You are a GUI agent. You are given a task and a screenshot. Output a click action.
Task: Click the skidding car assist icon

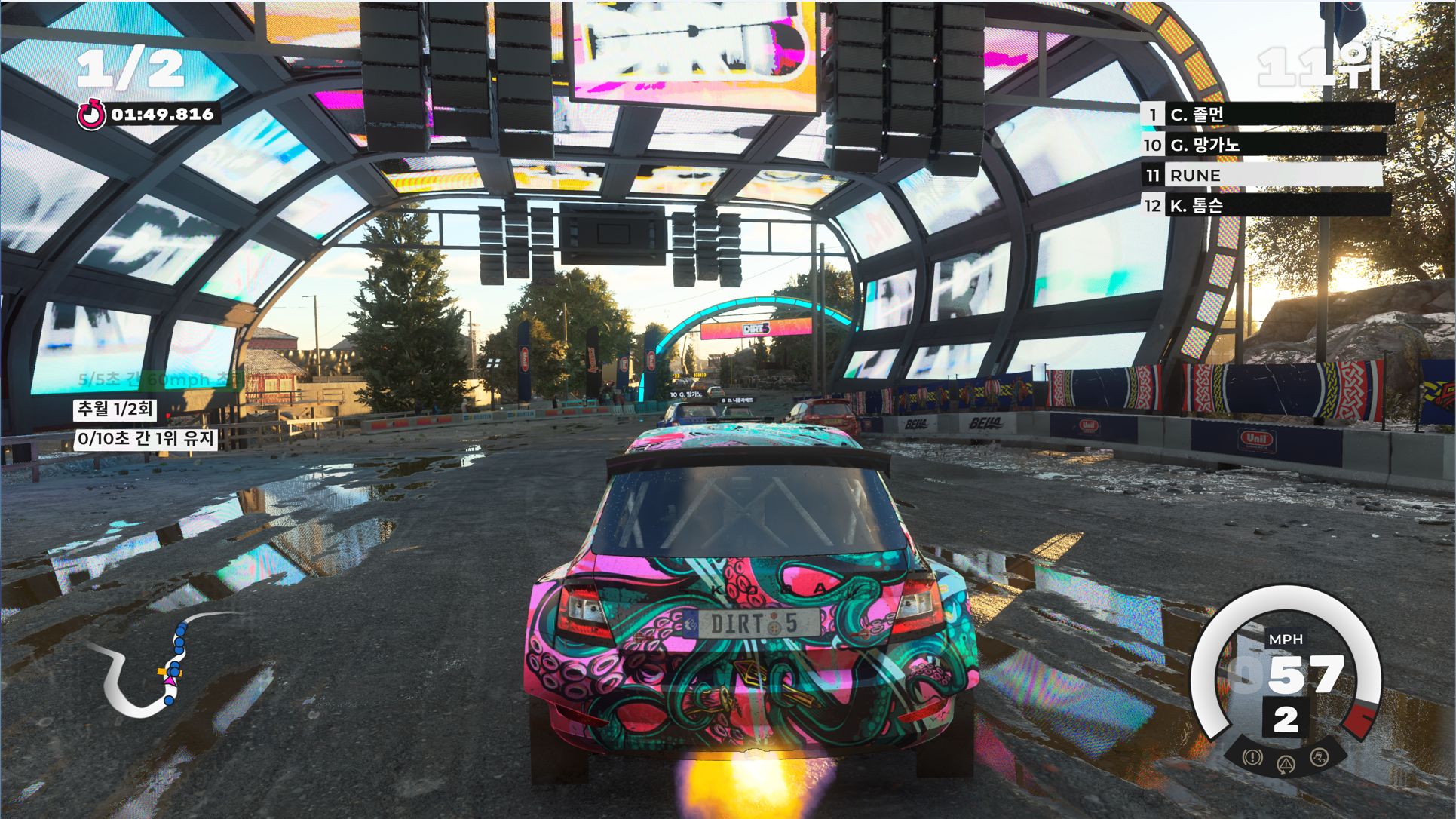1319,756
